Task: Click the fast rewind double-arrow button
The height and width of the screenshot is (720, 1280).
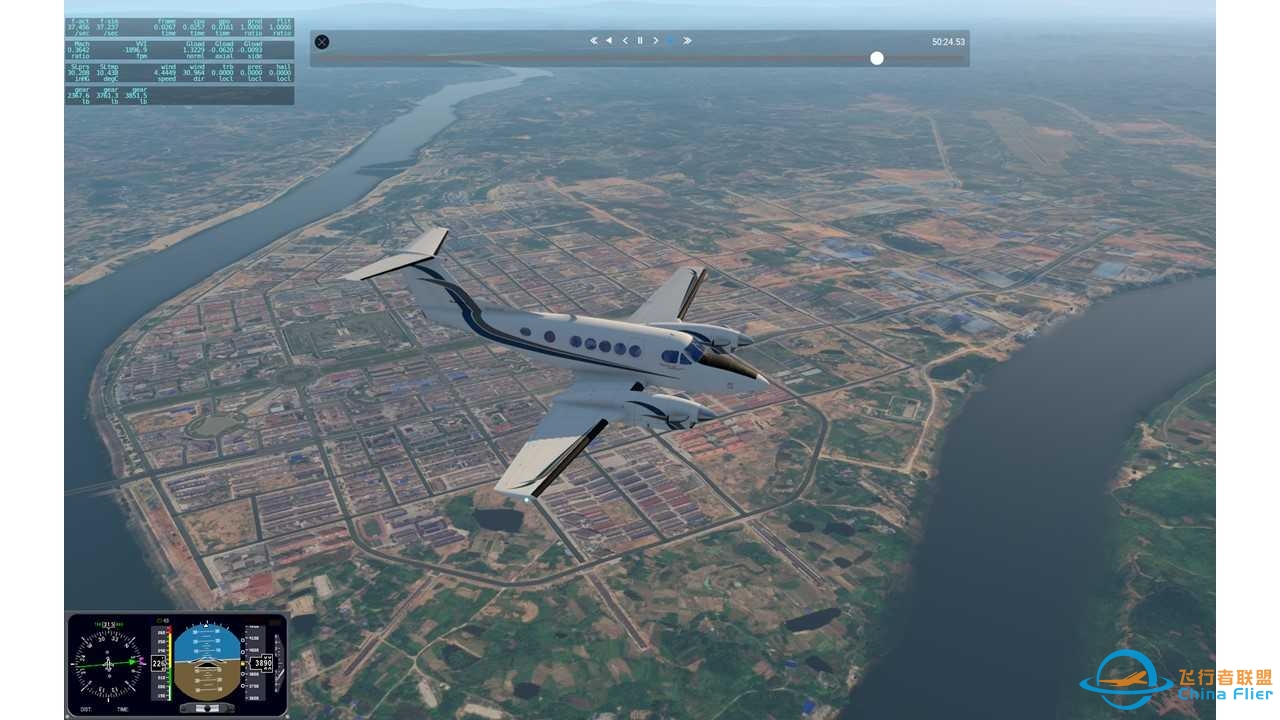Action: (594, 41)
